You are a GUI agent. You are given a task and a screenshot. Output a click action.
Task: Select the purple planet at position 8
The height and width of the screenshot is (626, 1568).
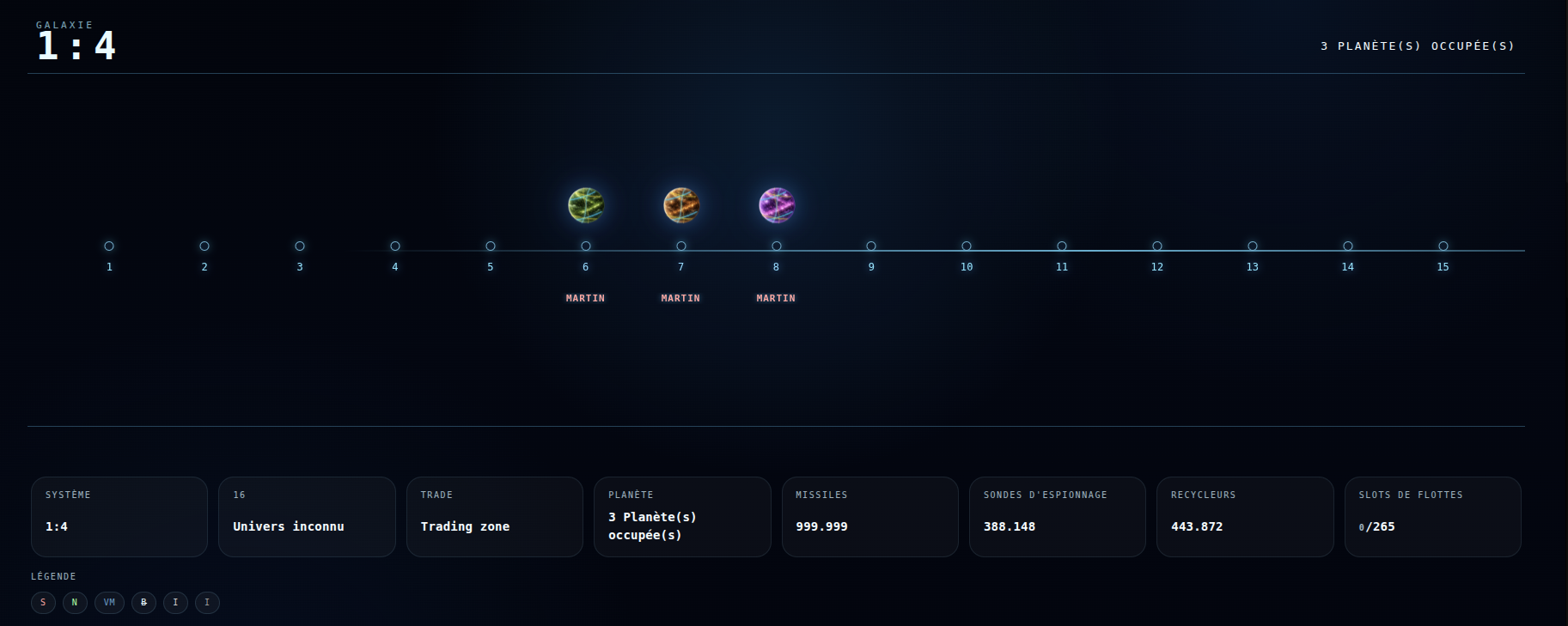pyautogui.click(x=777, y=205)
